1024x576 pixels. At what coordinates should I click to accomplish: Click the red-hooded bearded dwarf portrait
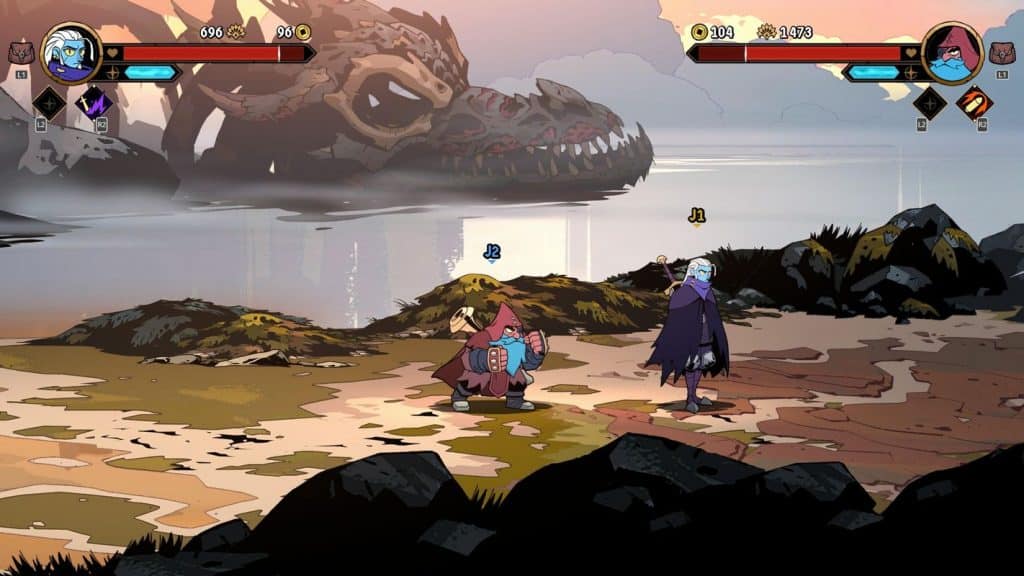click(x=951, y=53)
